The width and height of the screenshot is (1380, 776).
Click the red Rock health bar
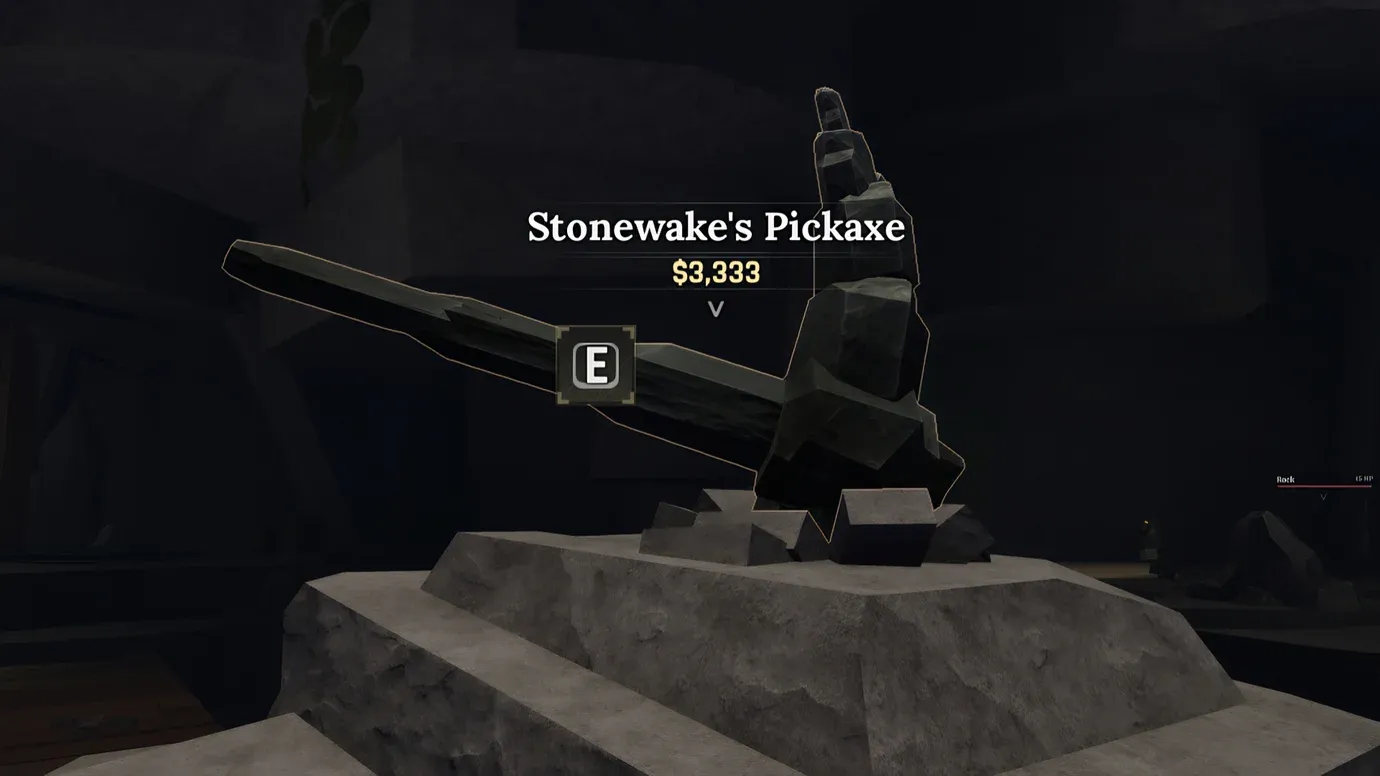click(1325, 486)
